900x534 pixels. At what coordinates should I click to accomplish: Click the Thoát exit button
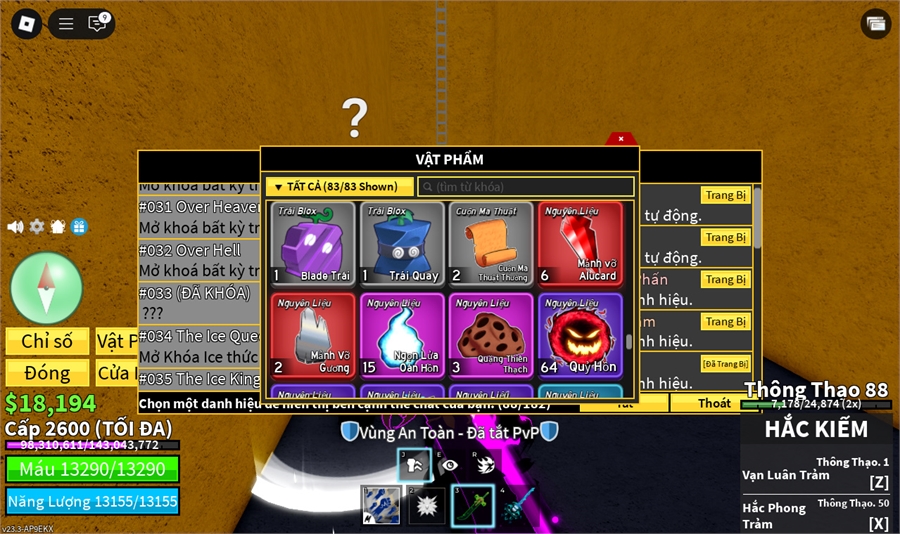click(x=714, y=403)
